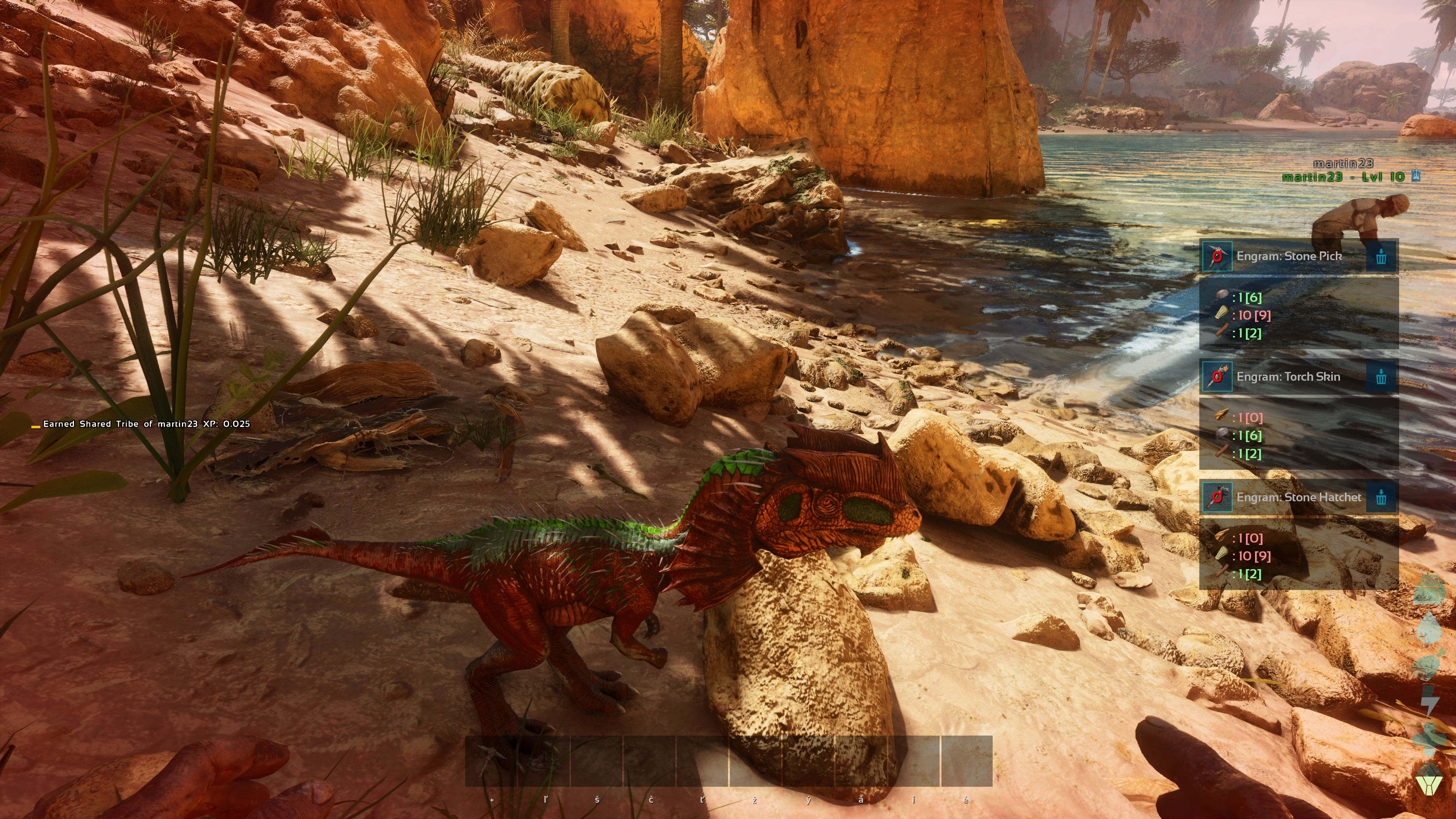Select the campfire hotbar slot

[544, 760]
